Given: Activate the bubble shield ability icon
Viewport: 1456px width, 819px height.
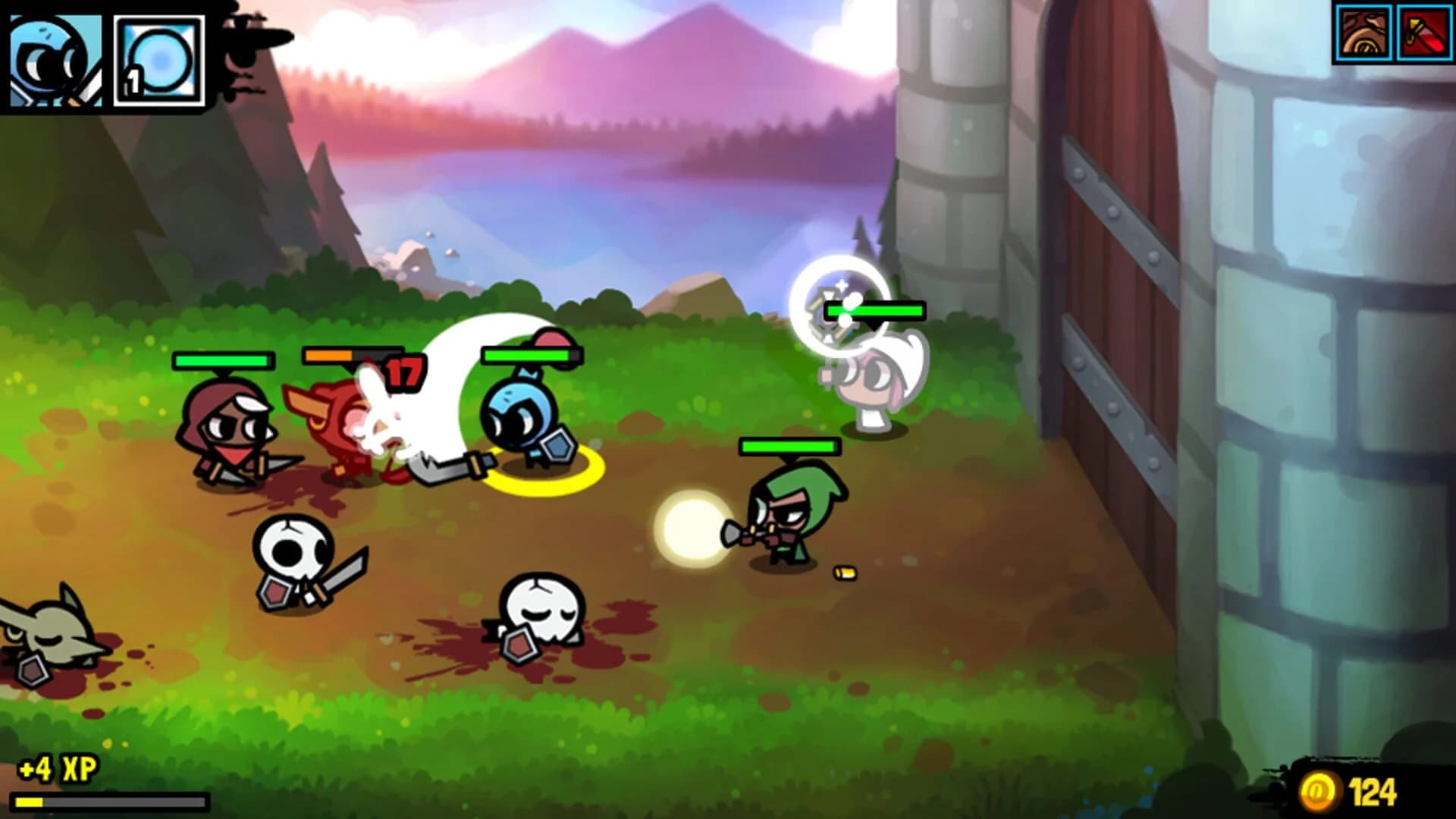Looking at the screenshot, I should [159, 61].
